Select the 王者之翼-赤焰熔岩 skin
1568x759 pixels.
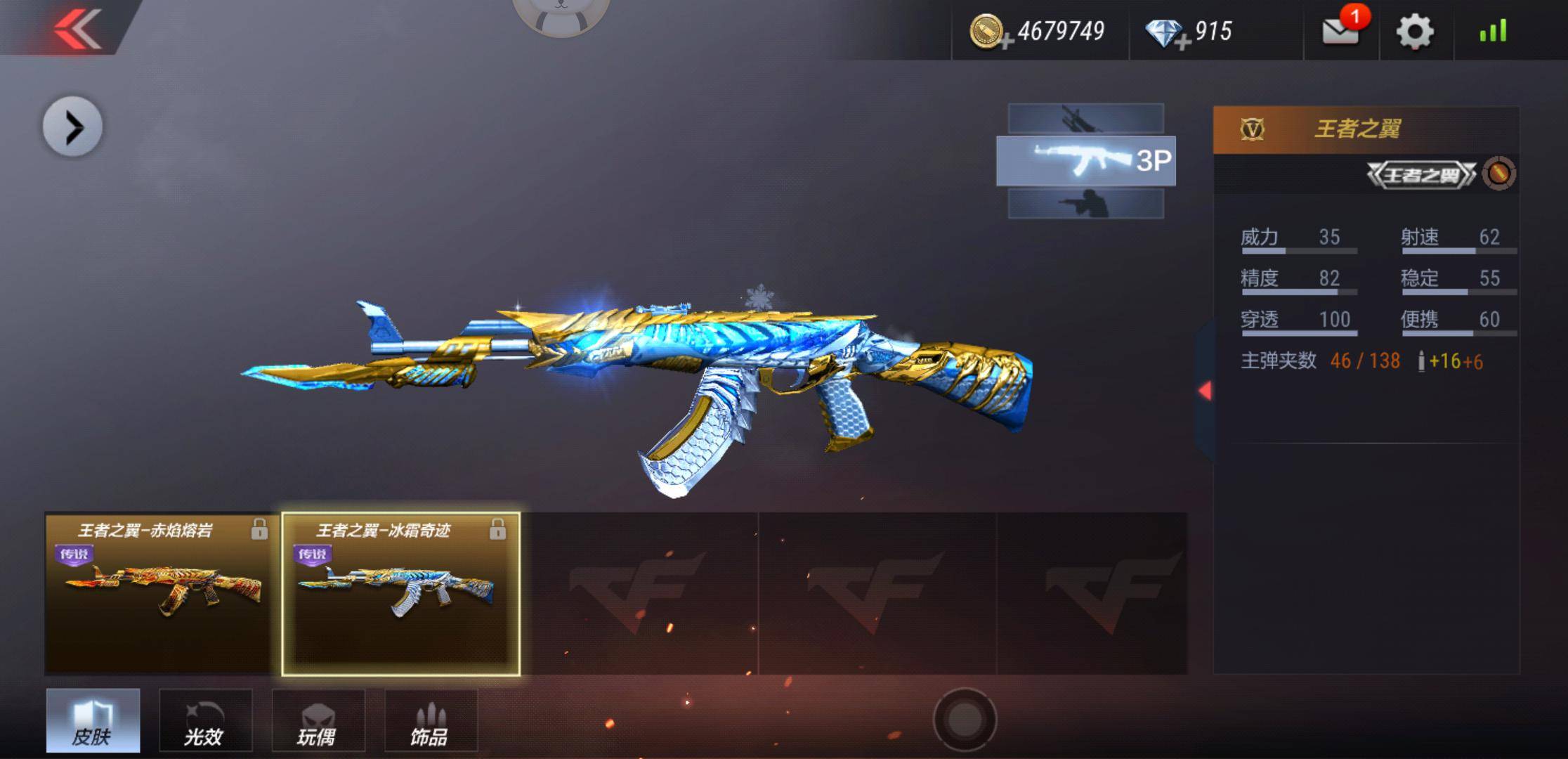coord(162,594)
